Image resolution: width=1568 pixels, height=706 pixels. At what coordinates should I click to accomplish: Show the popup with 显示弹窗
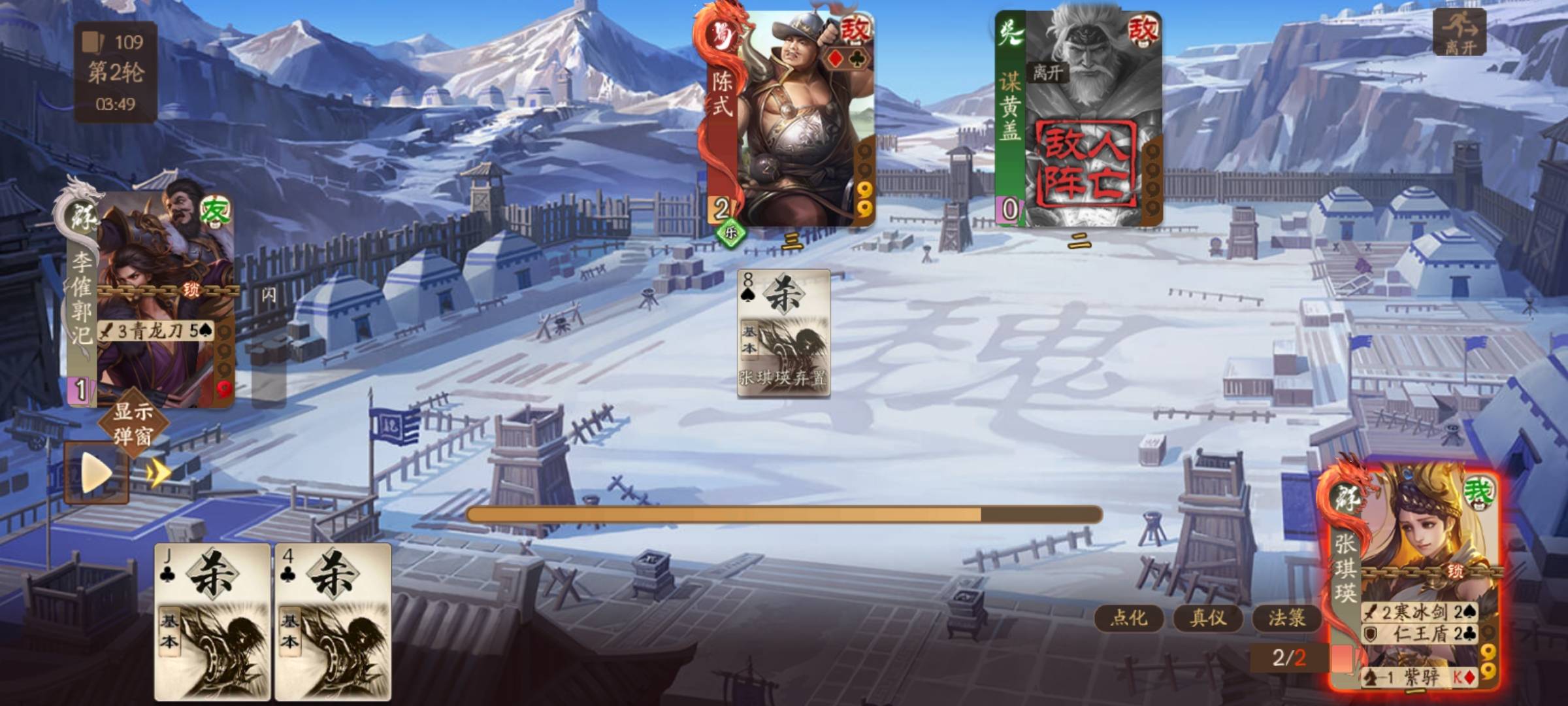pos(133,424)
